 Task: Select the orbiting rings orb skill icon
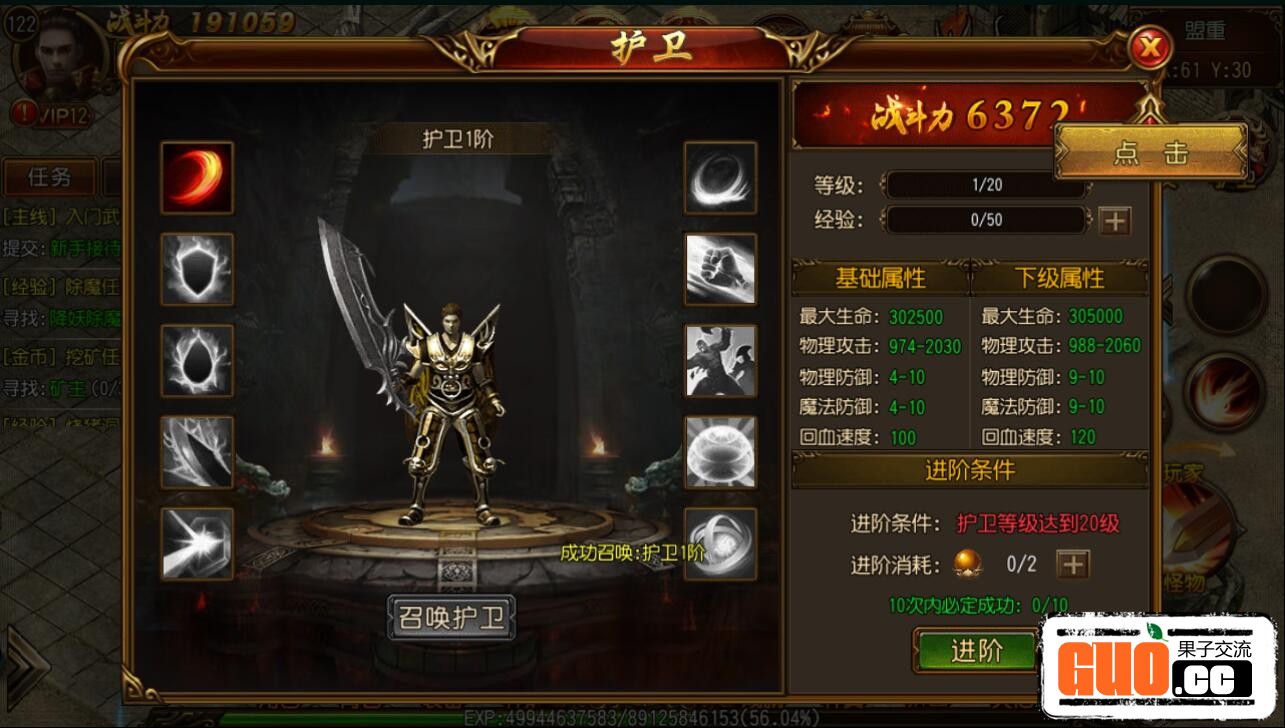[720, 543]
